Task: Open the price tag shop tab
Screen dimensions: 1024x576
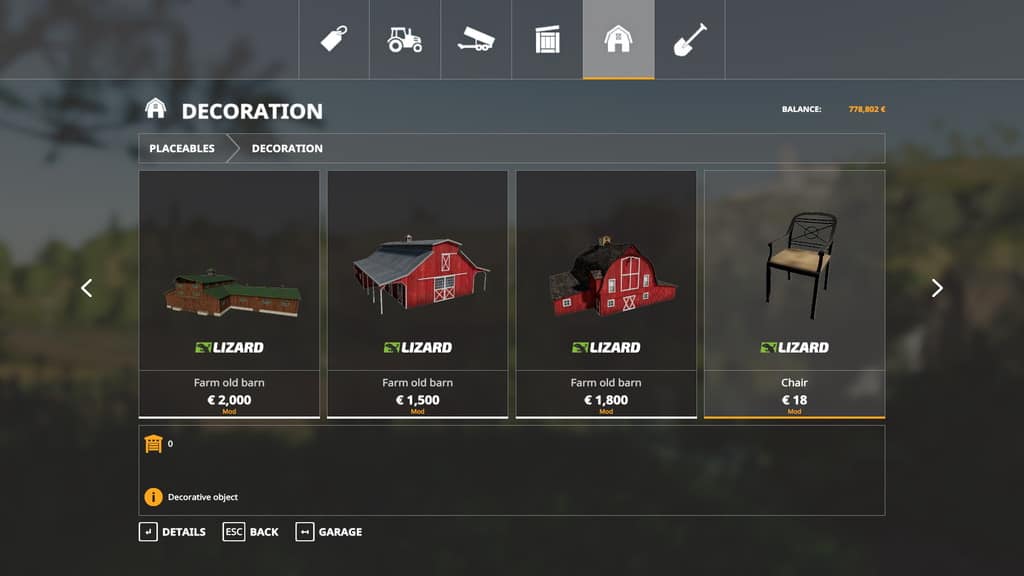Action: tap(334, 40)
